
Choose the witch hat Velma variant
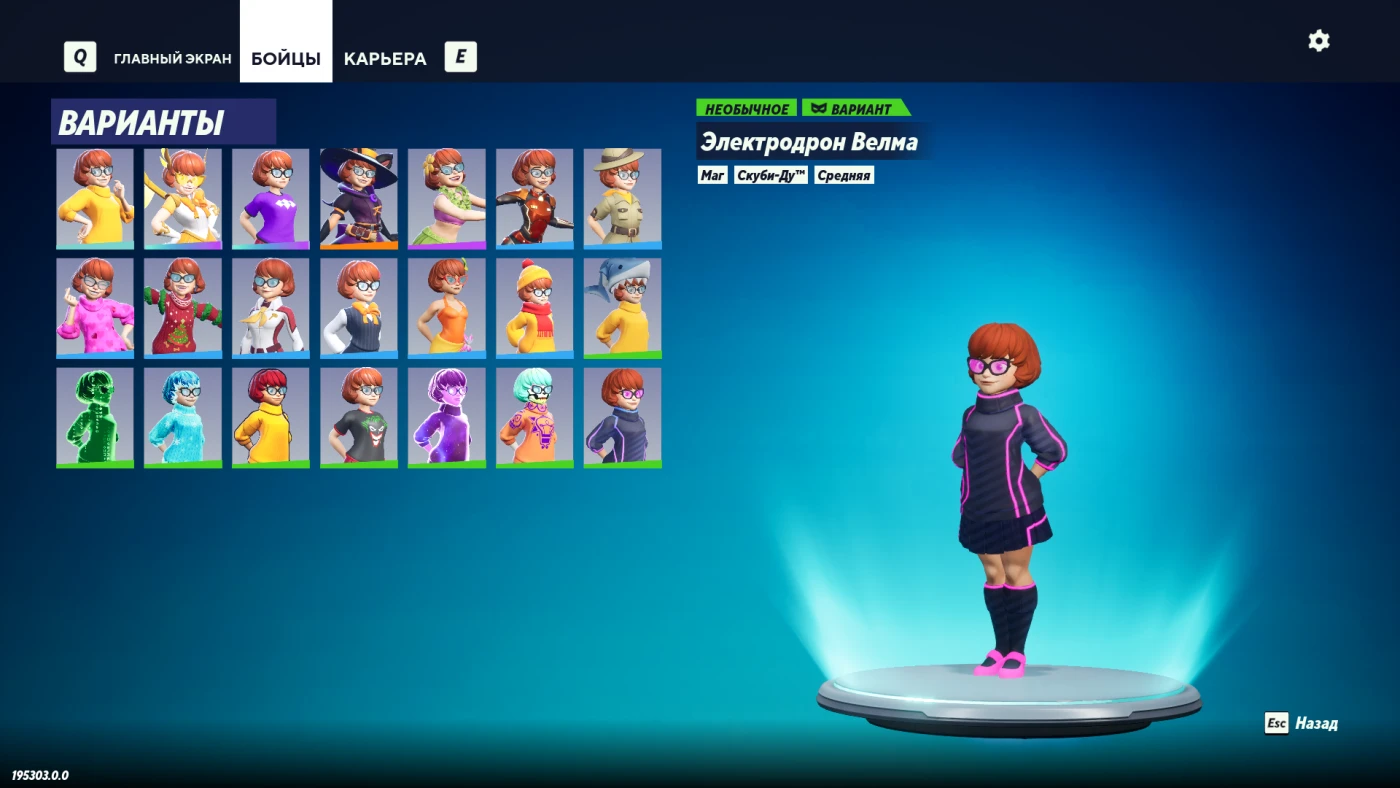[359, 198]
